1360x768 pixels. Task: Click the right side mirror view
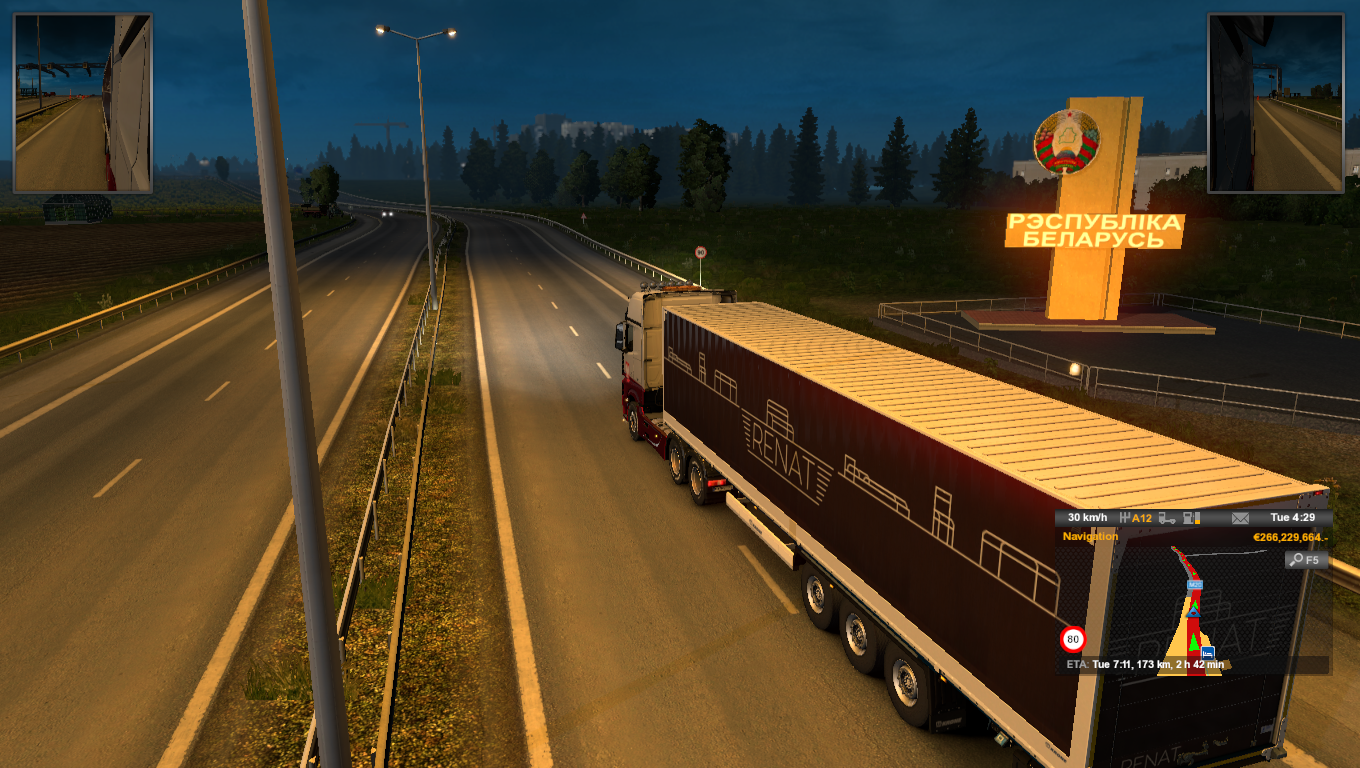1275,103
